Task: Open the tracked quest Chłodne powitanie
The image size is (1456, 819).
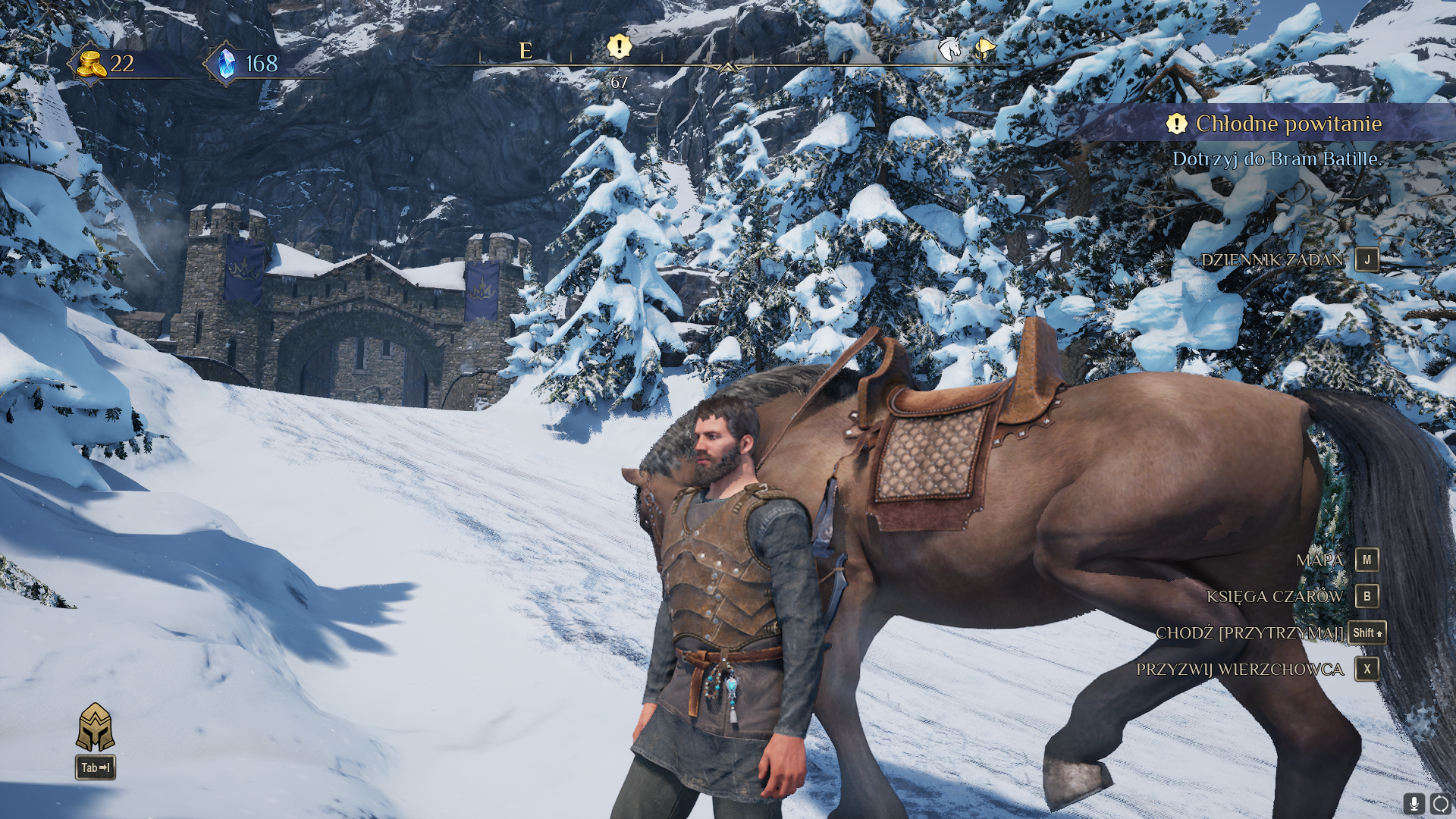Action: point(1288,124)
